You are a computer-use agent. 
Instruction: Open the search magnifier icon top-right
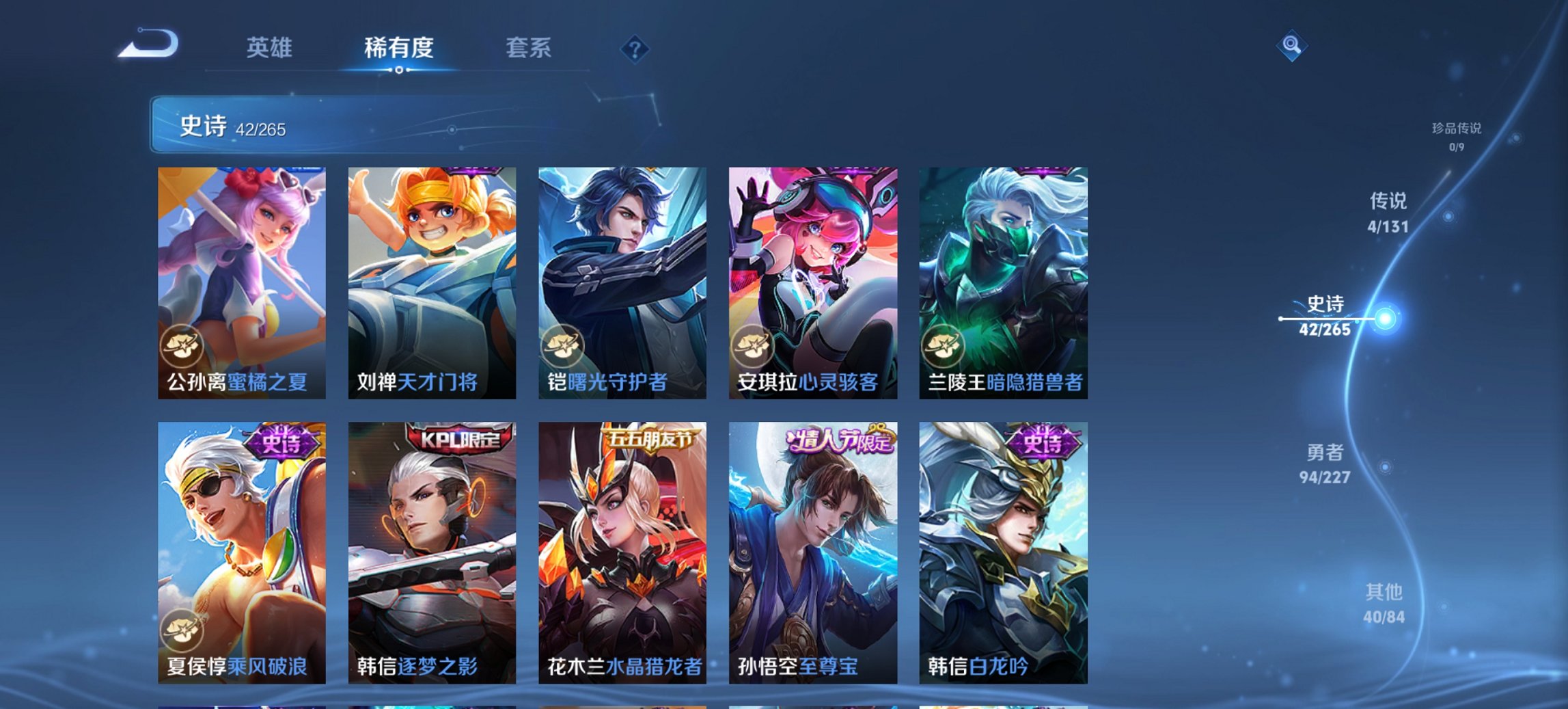[1290, 47]
